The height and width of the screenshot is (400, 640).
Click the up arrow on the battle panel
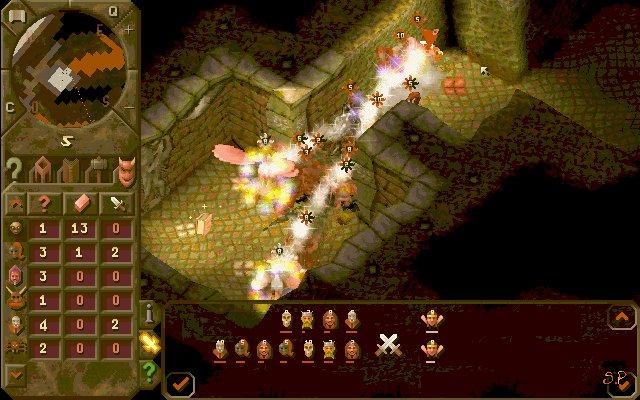click(620, 316)
